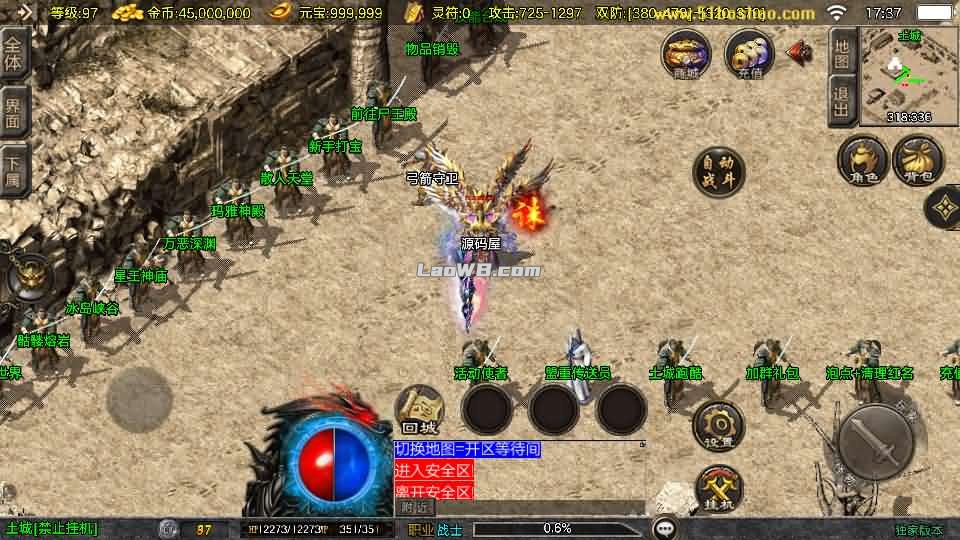This screenshot has width=960, height=540.
Task: Switch to the 全体 tab
Action: coord(14,53)
